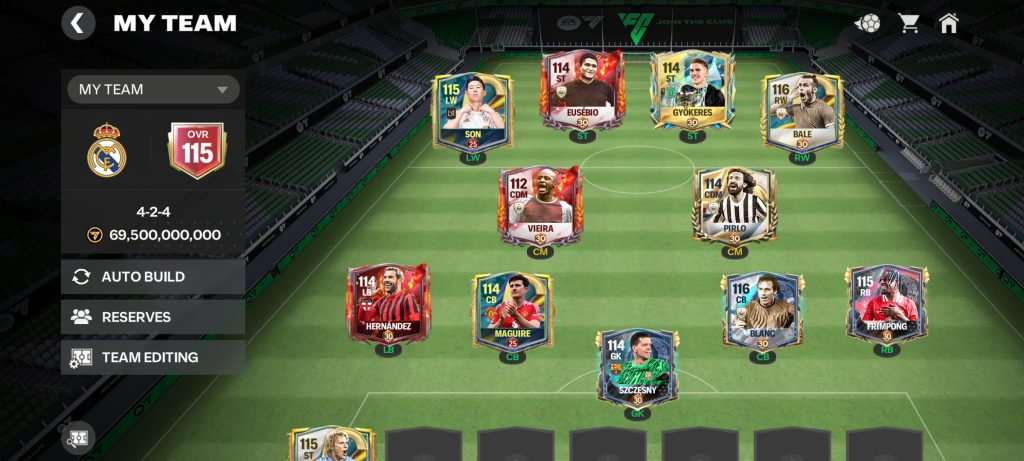The image size is (1024, 461).
Task: Select the Pirlo midfielder card
Action: [x=735, y=205]
